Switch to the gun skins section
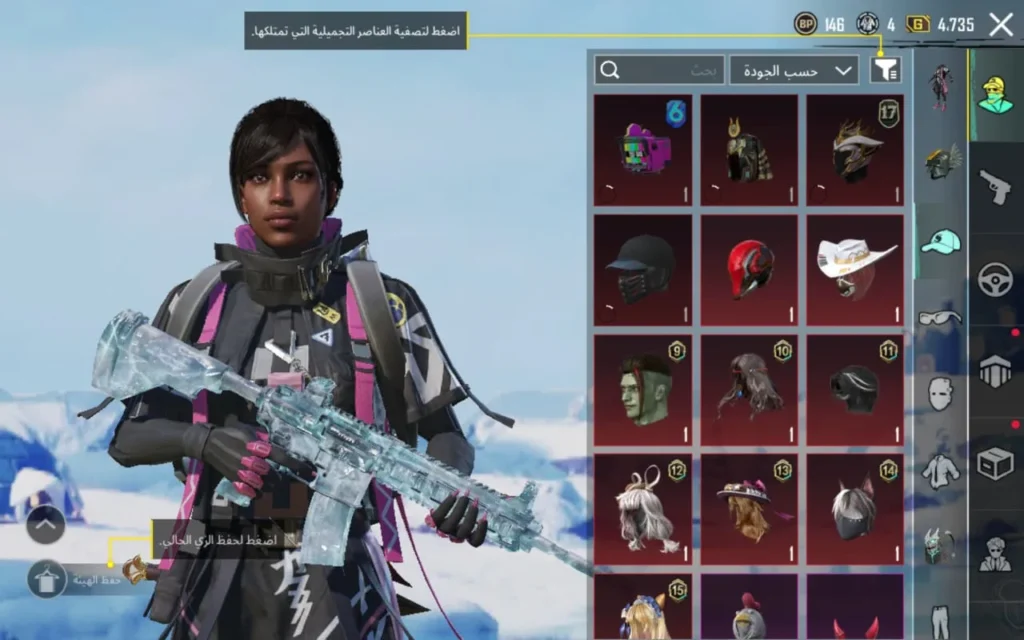The image size is (1024, 640). coord(996,185)
